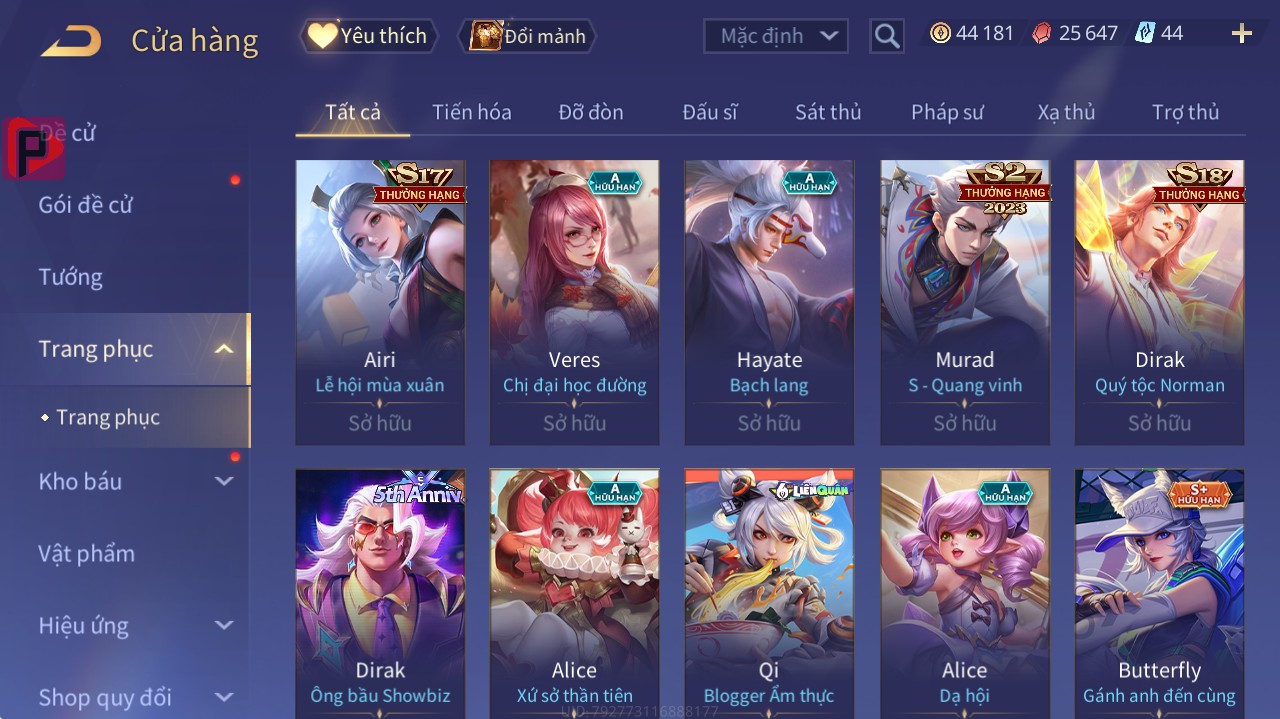
Task: Switch to the Tiến hóa tab
Action: (471, 112)
